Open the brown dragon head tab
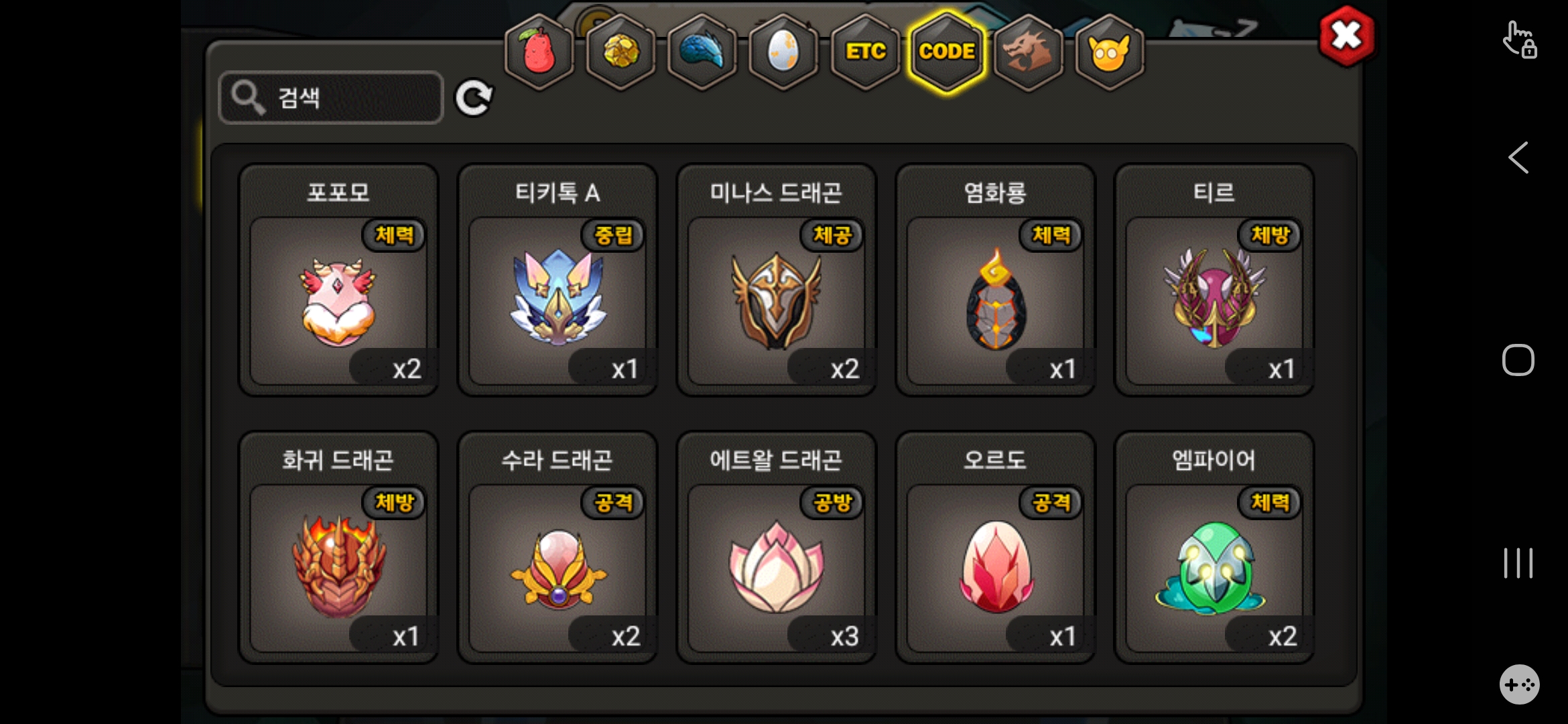Viewport: 1568px width, 724px height. tap(1028, 52)
